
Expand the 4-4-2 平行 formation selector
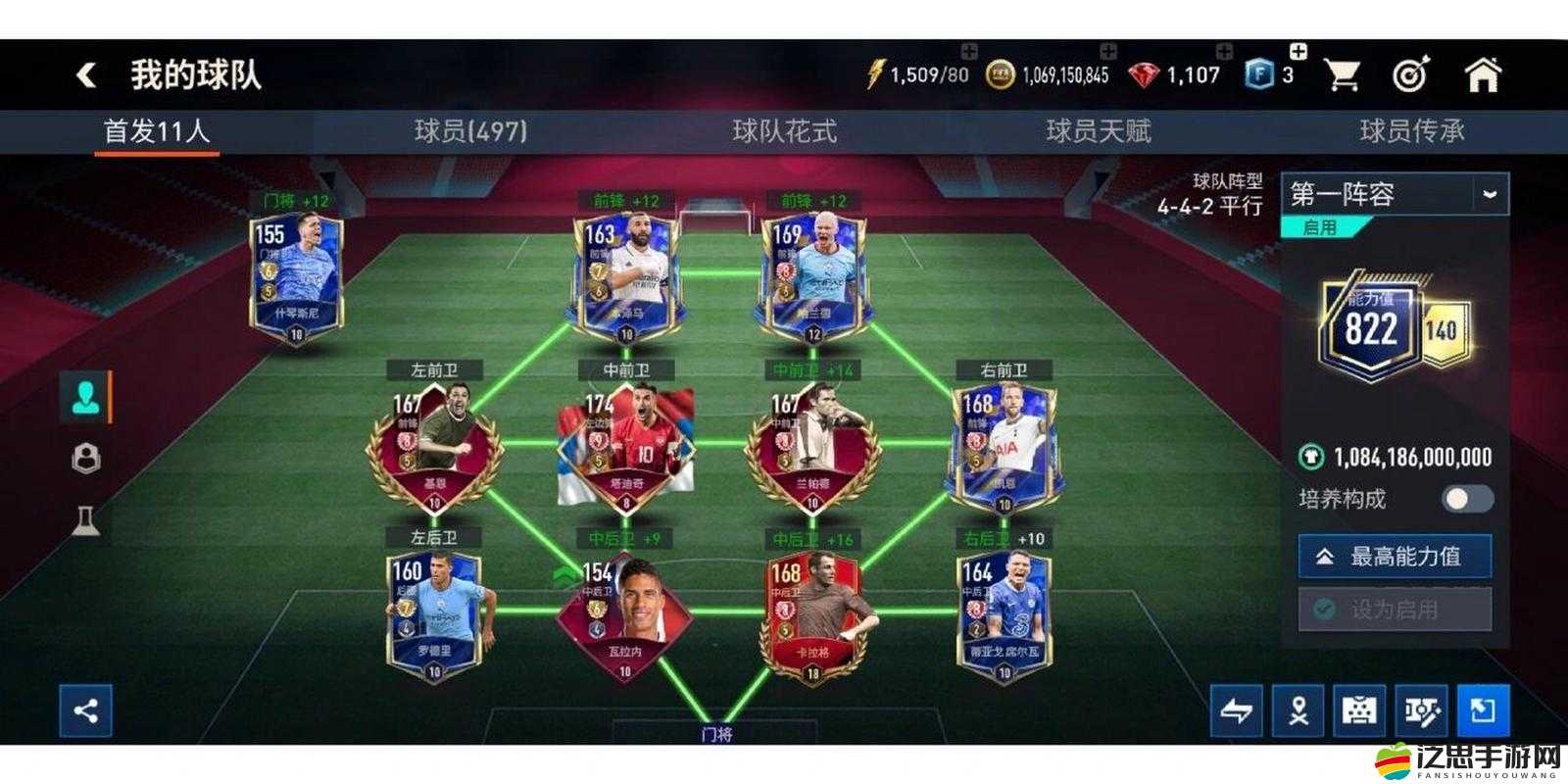coord(1210,207)
